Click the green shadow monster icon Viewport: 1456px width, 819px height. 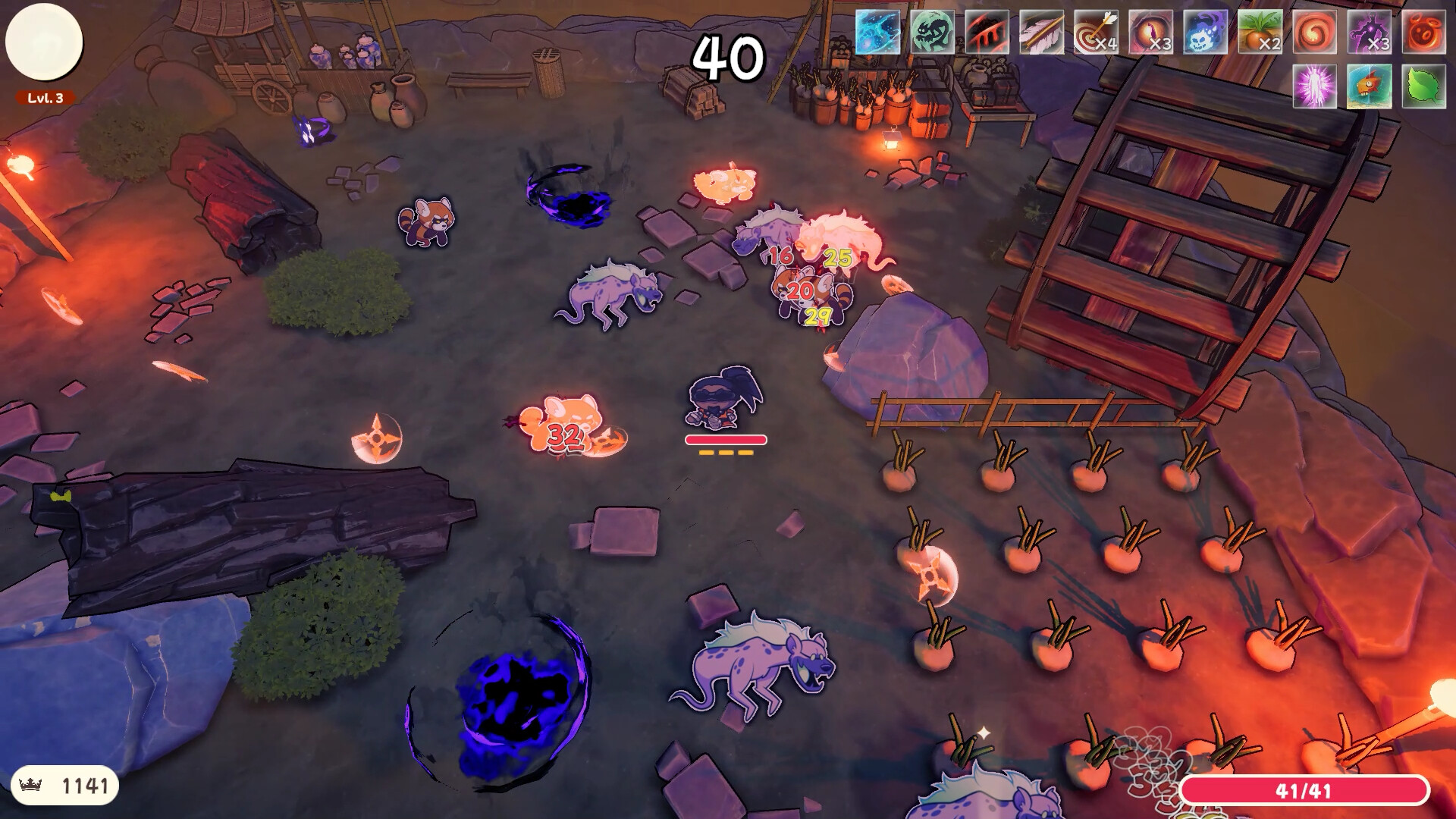[x=933, y=32]
